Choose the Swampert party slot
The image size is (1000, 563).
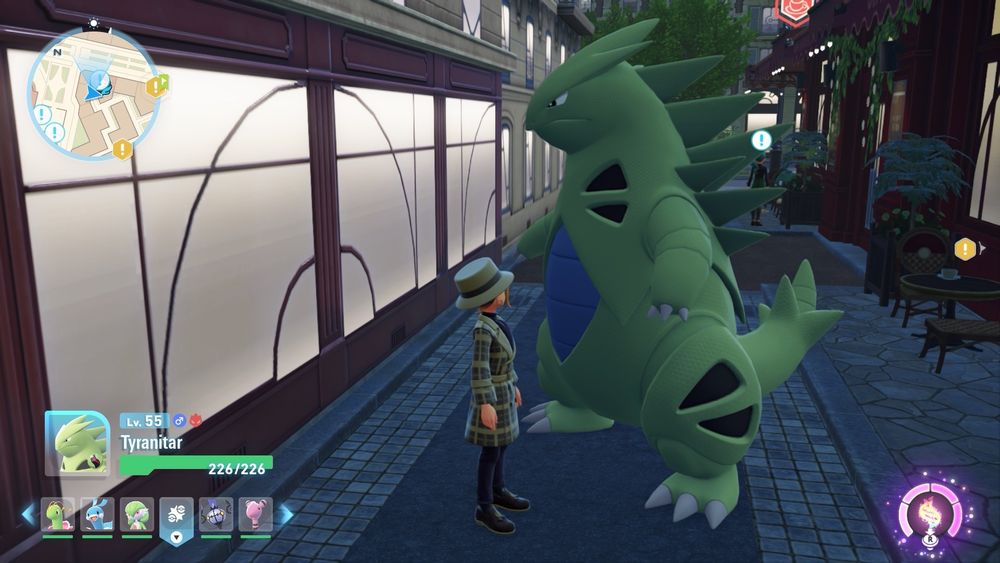[97, 514]
